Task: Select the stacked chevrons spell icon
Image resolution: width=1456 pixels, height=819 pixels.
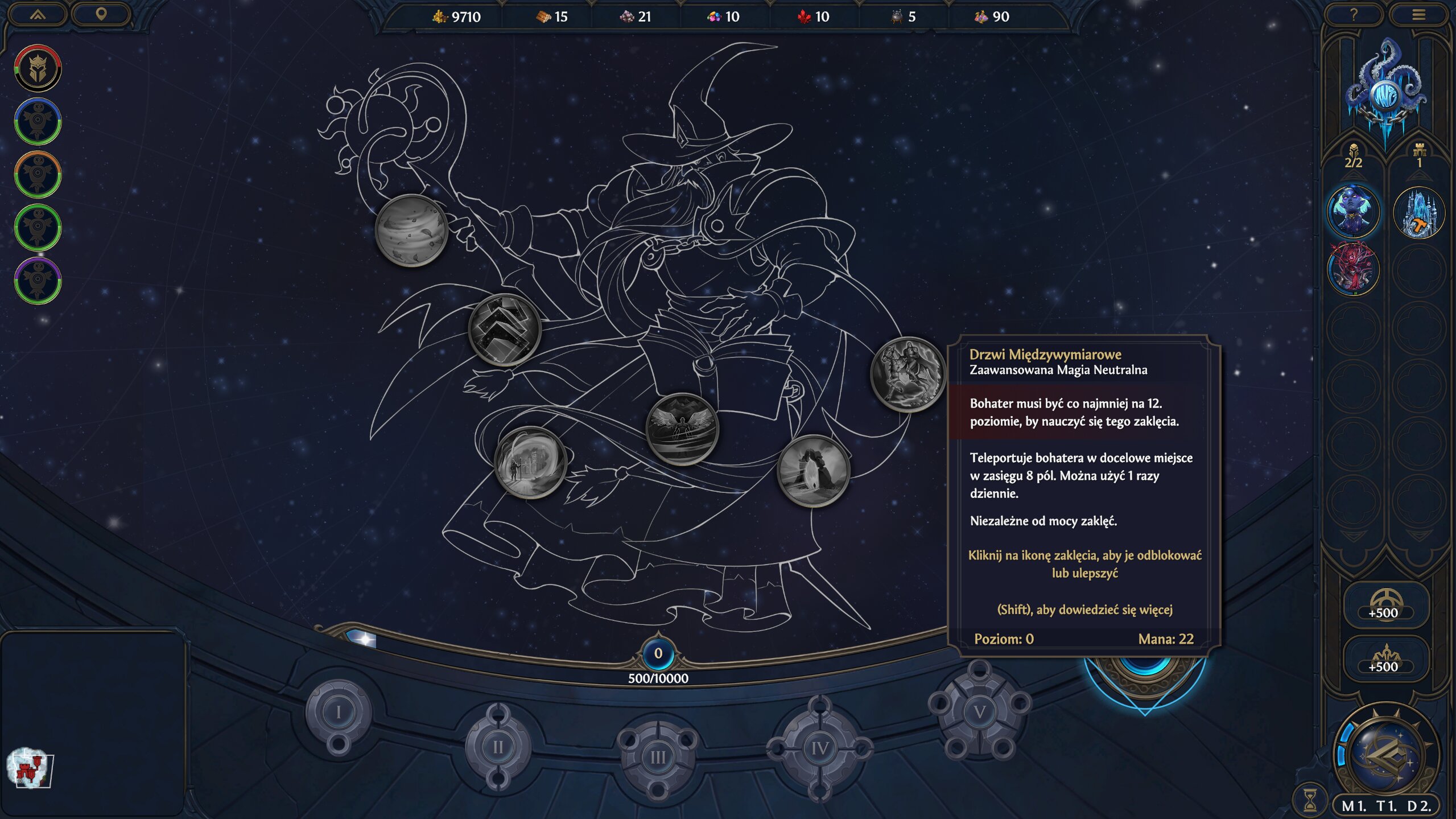Action: tap(504, 329)
